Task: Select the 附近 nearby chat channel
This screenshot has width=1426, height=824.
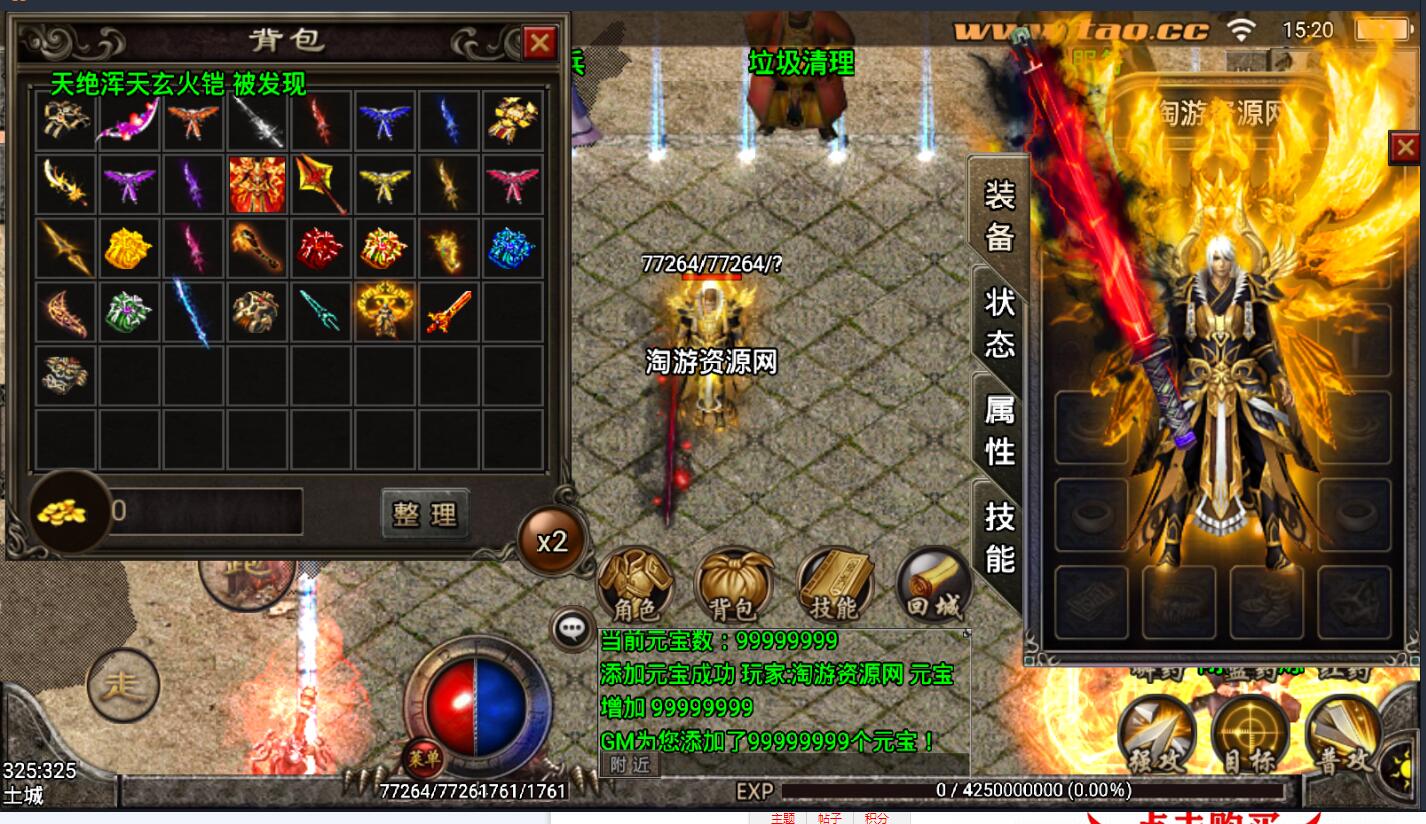Action: pos(629,764)
